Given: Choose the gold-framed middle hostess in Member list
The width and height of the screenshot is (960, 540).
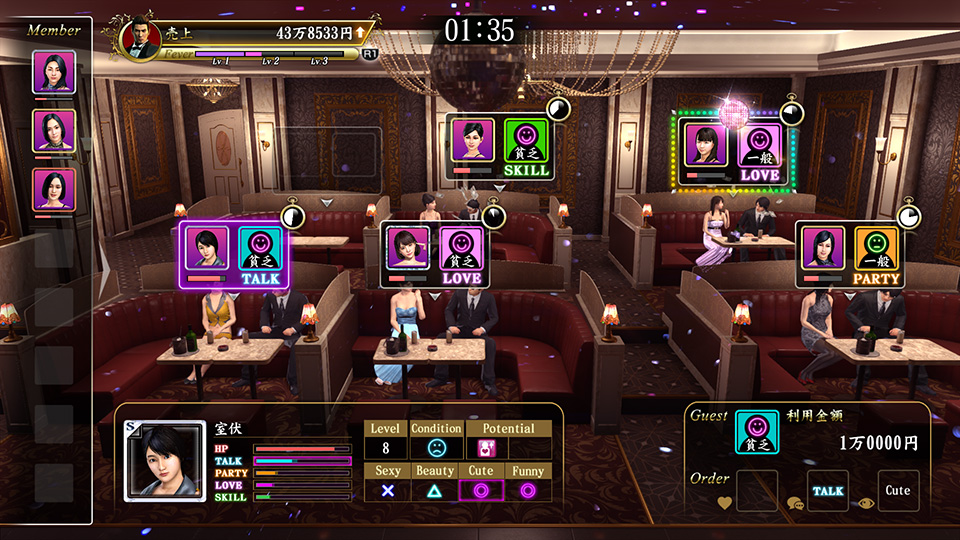Looking at the screenshot, I should 54,131.
